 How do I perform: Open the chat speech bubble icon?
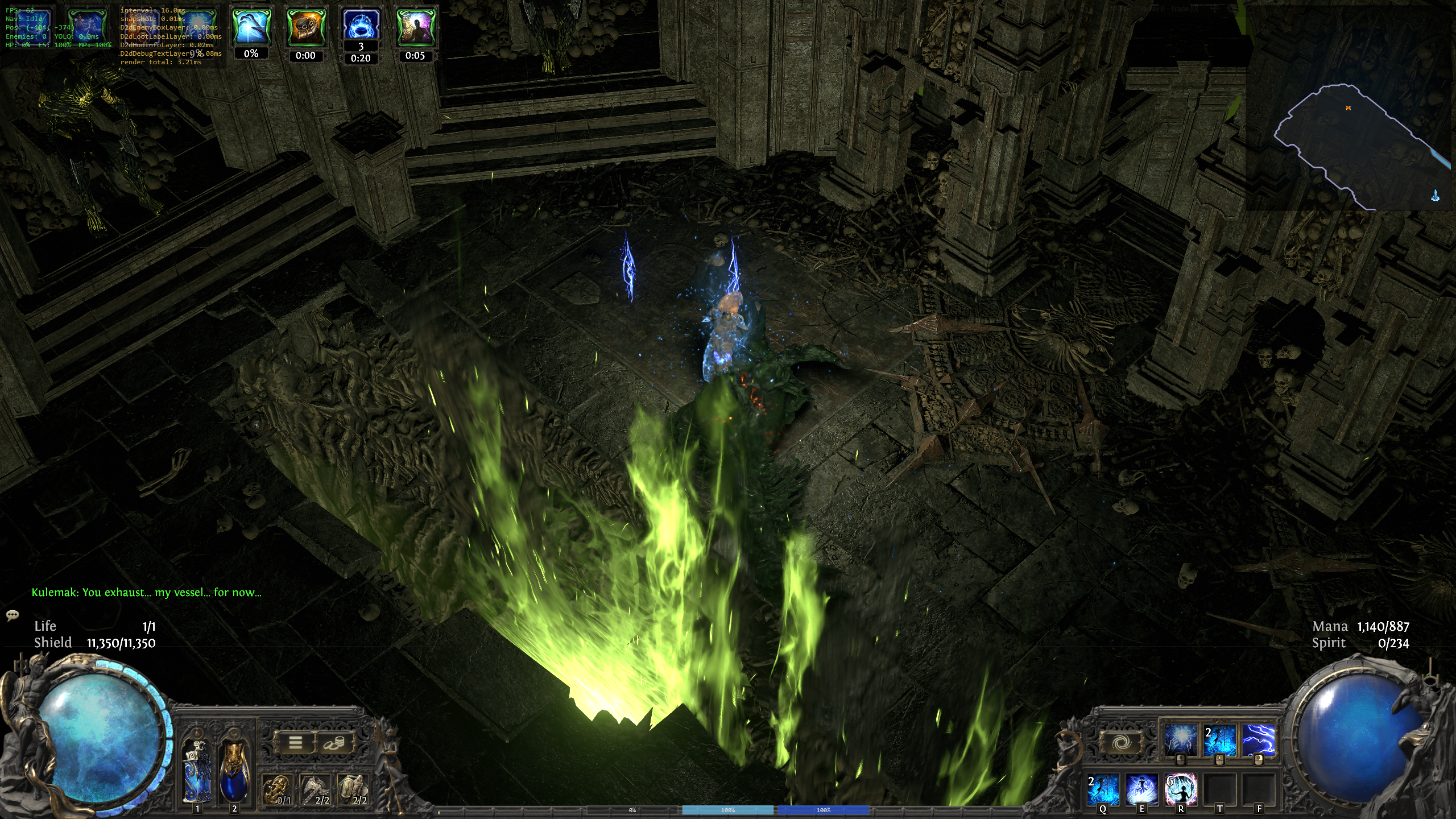13,615
